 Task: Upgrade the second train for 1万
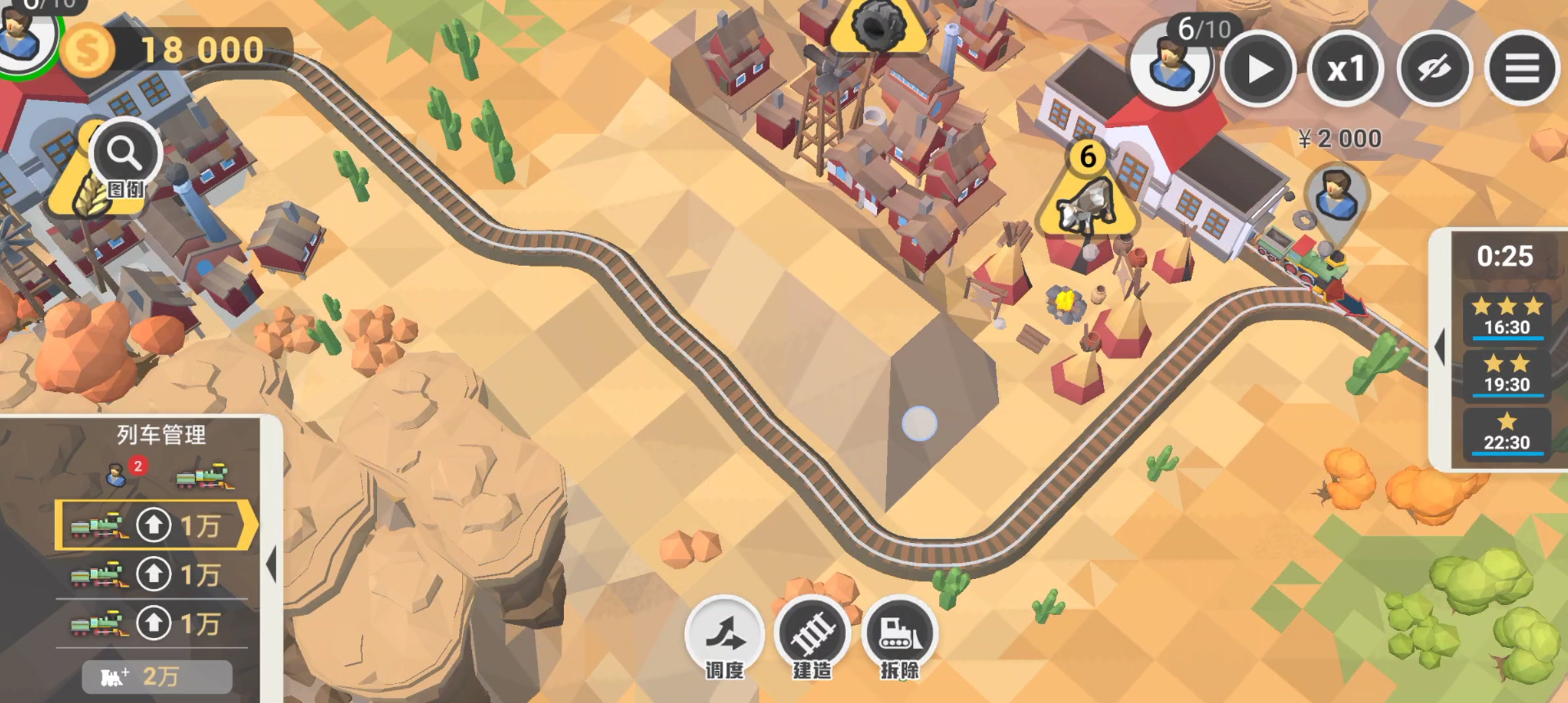click(x=154, y=574)
